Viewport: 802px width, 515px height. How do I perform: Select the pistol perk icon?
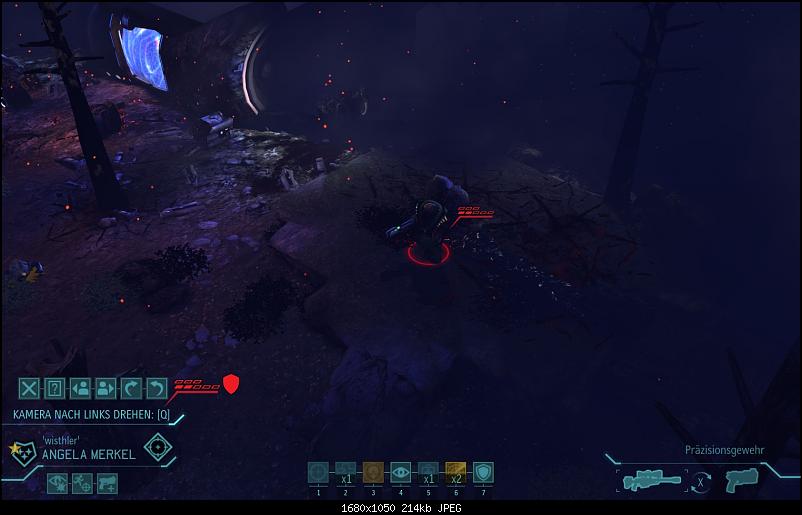tap(107, 483)
